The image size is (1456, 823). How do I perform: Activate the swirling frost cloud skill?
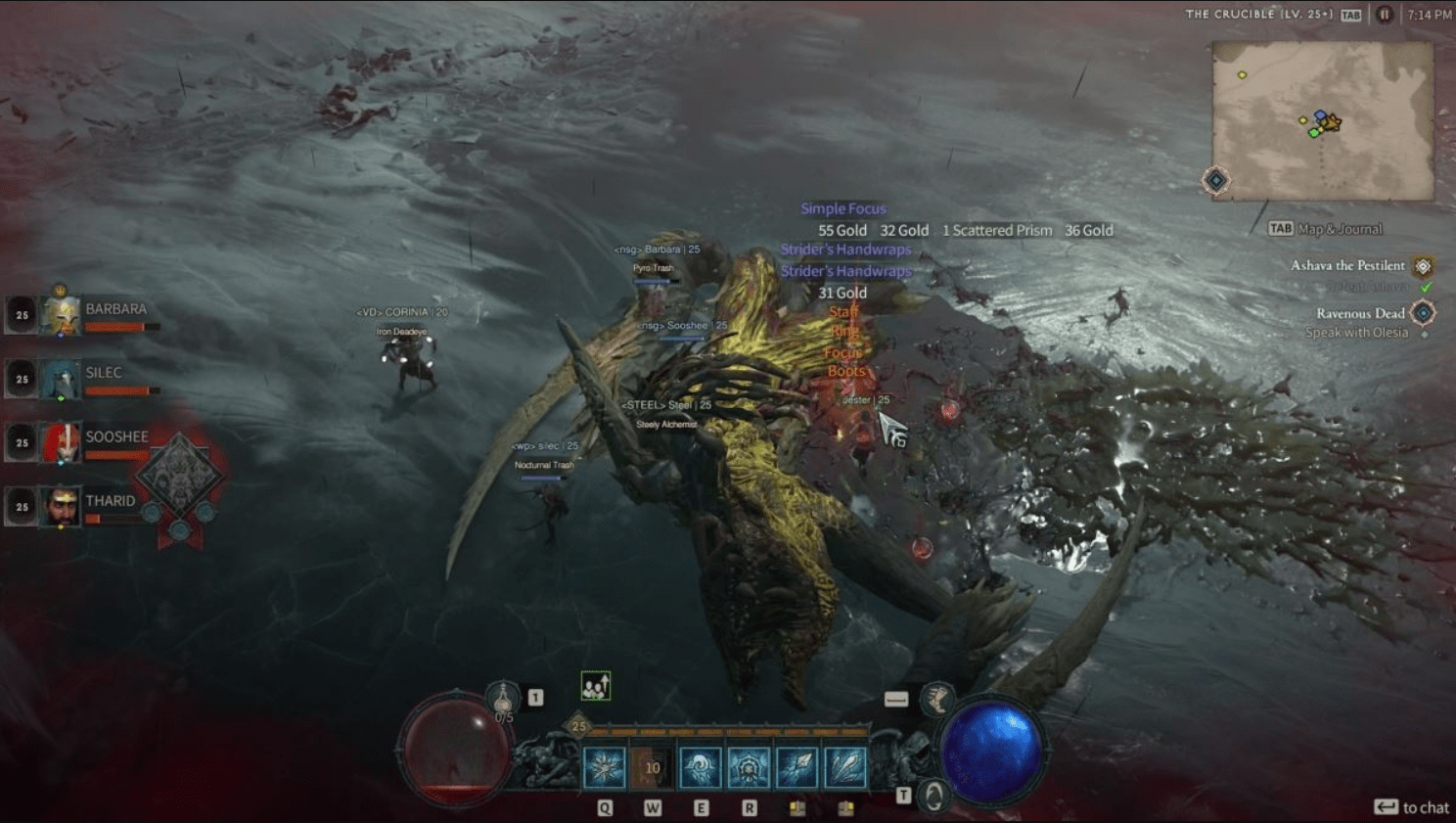[700, 767]
